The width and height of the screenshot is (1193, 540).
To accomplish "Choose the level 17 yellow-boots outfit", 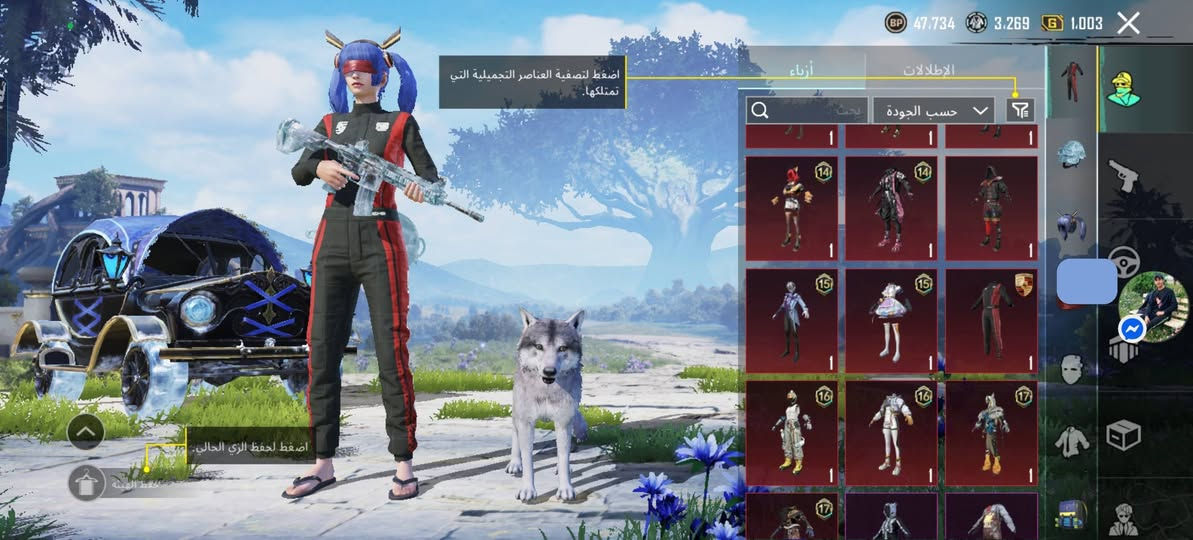I will (x=991, y=432).
